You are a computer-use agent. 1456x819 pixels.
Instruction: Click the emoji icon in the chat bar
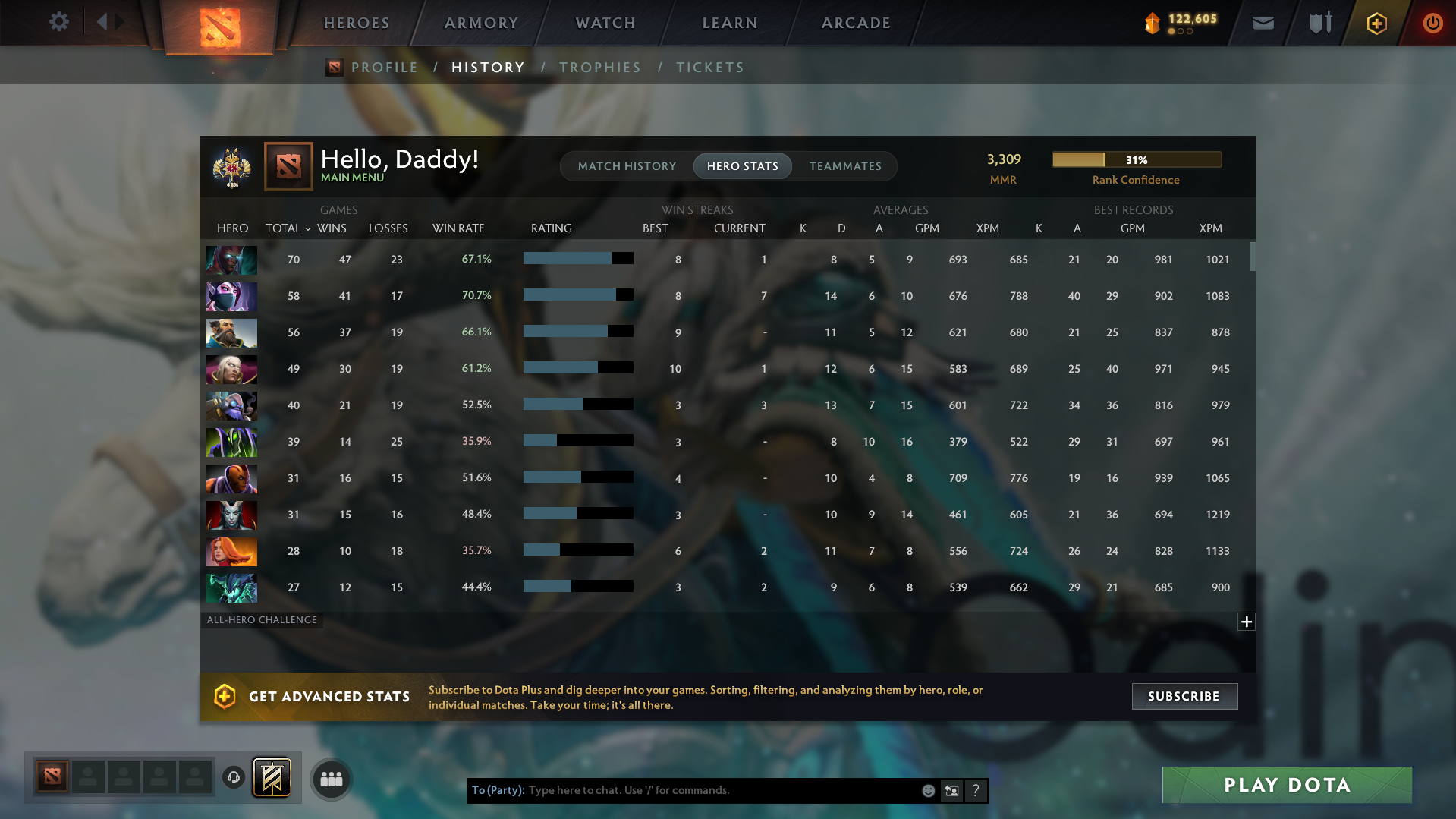[928, 790]
